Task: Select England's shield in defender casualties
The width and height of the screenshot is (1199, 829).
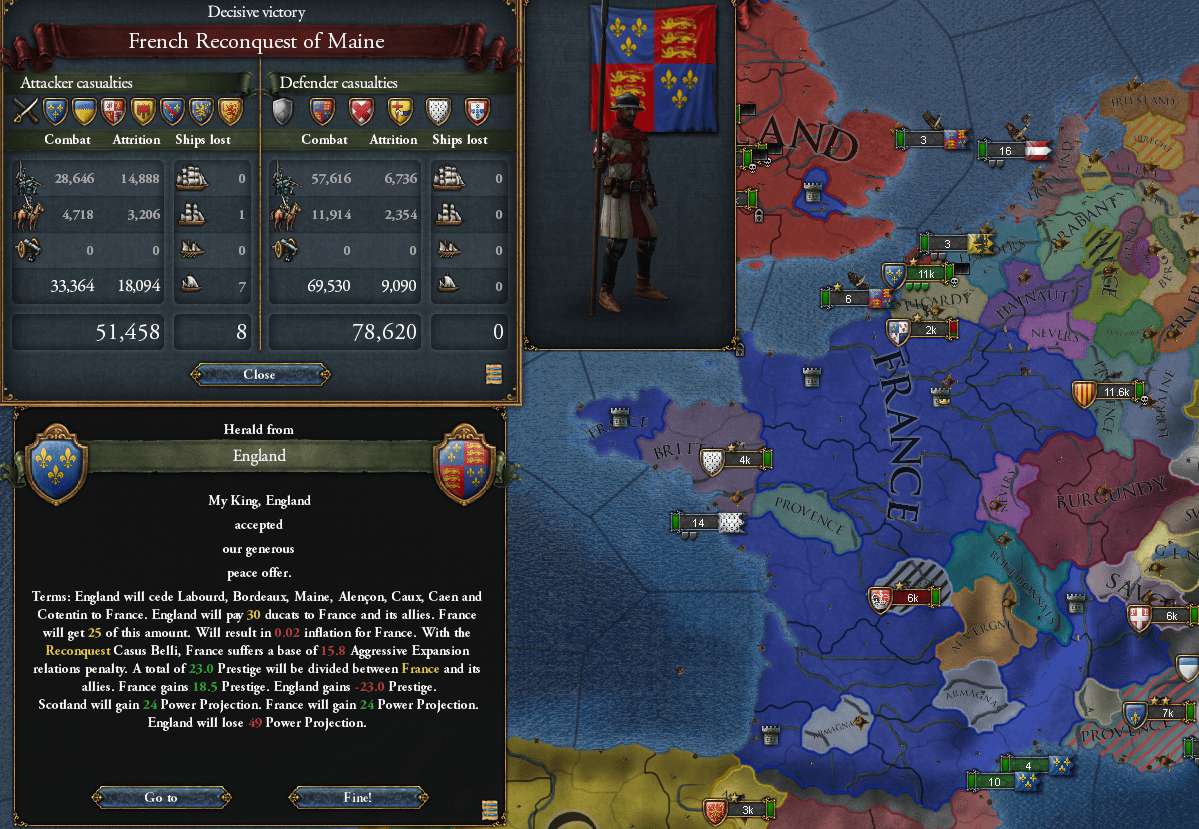Action: (x=322, y=109)
